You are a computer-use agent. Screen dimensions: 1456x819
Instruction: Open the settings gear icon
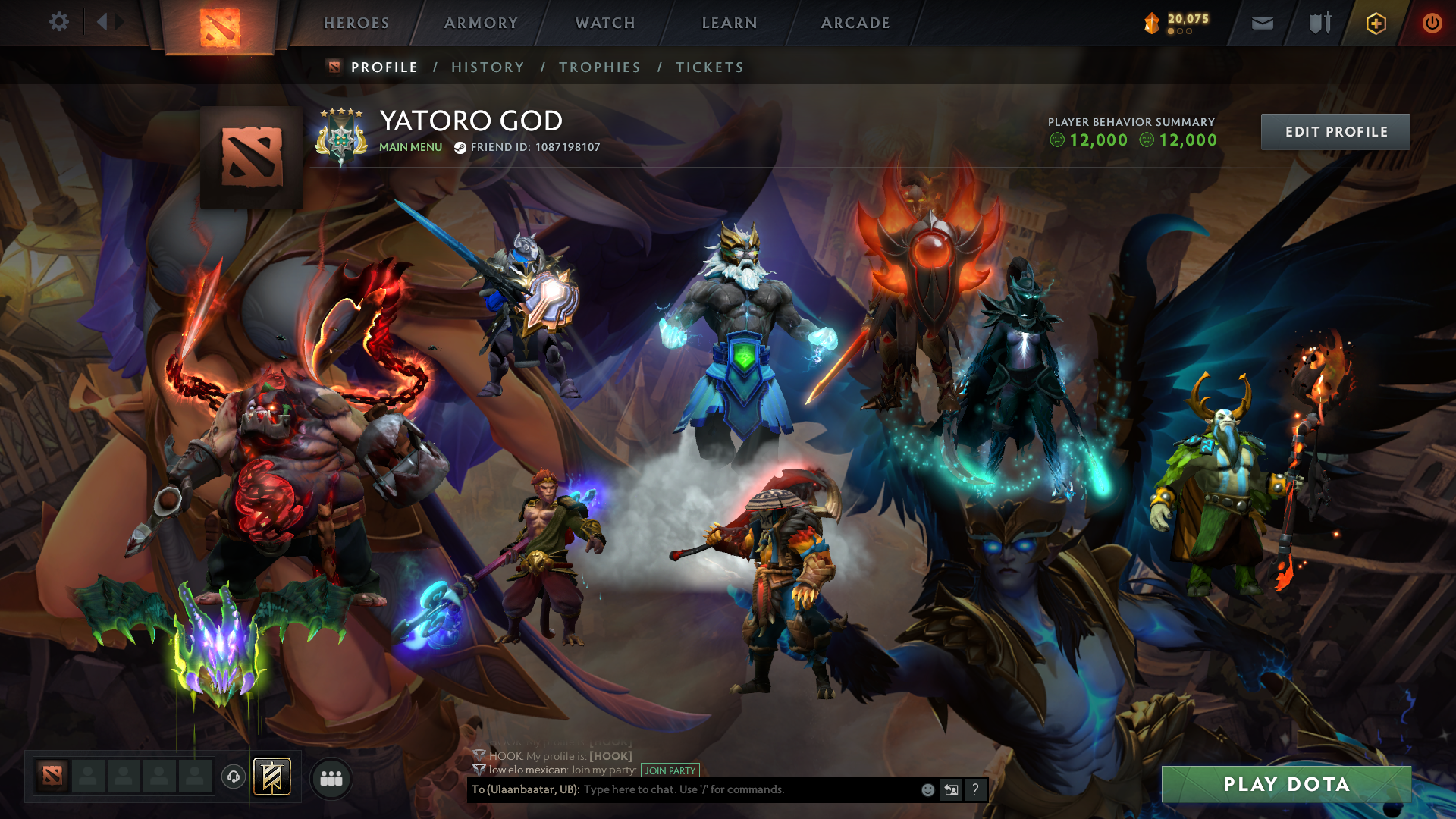point(59,22)
